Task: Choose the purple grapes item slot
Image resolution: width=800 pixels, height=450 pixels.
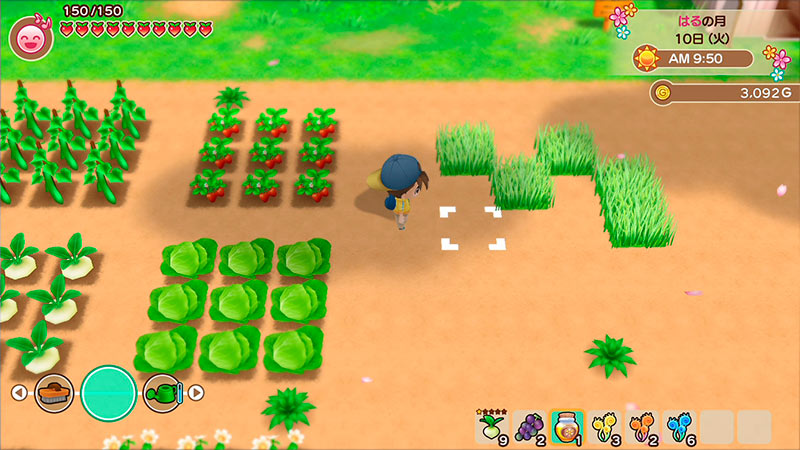Action: click(532, 427)
